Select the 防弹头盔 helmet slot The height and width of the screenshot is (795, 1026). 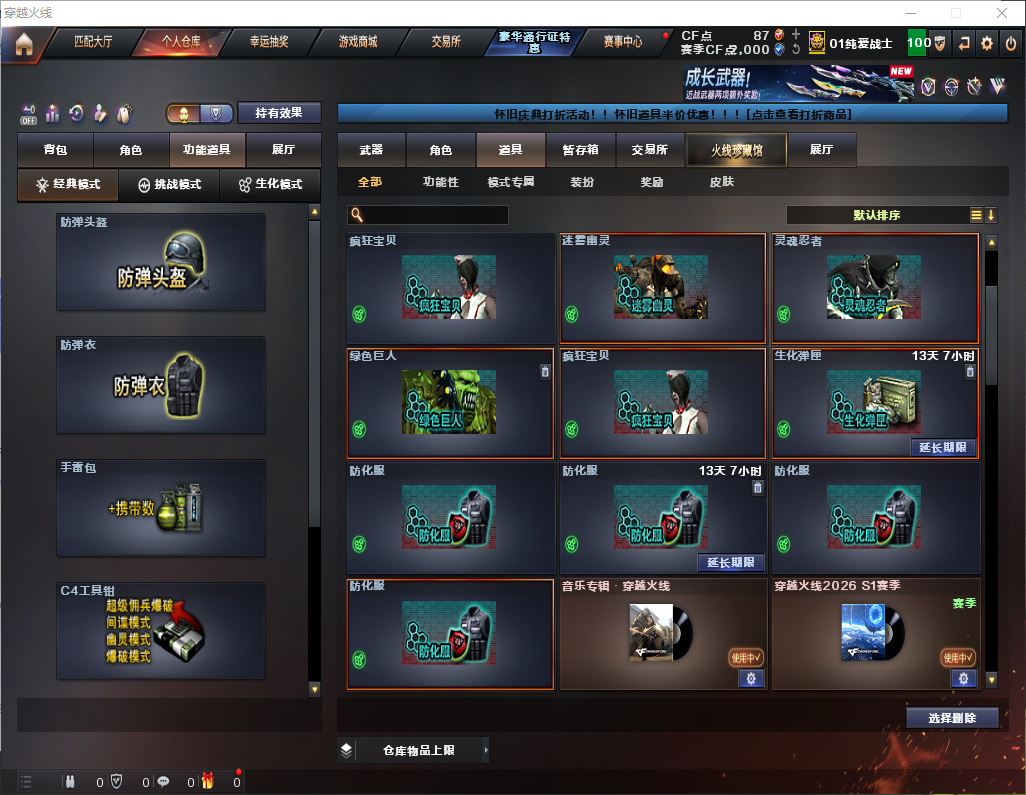click(x=161, y=262)
